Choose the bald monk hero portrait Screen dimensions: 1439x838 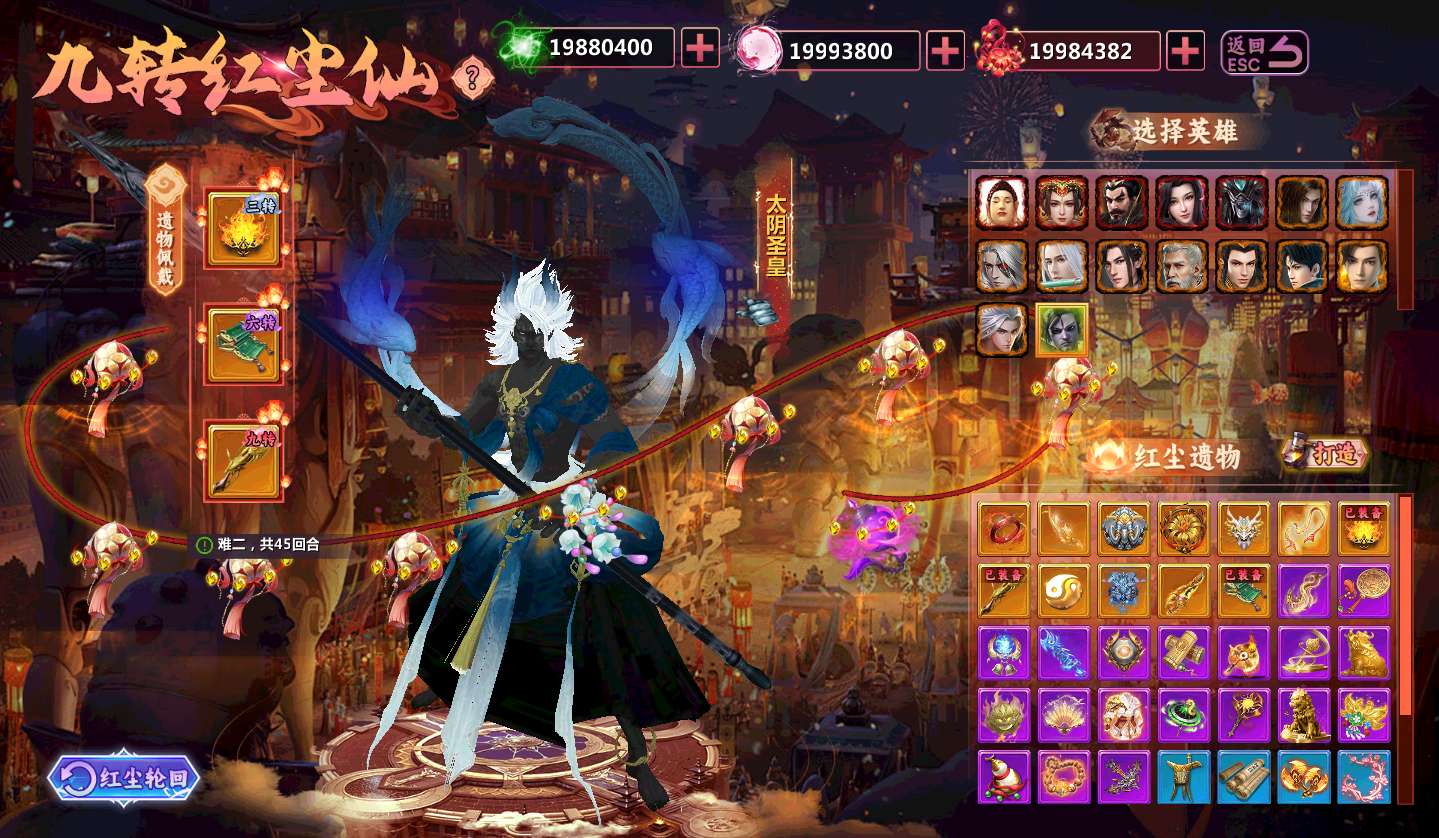[1001, 203]
